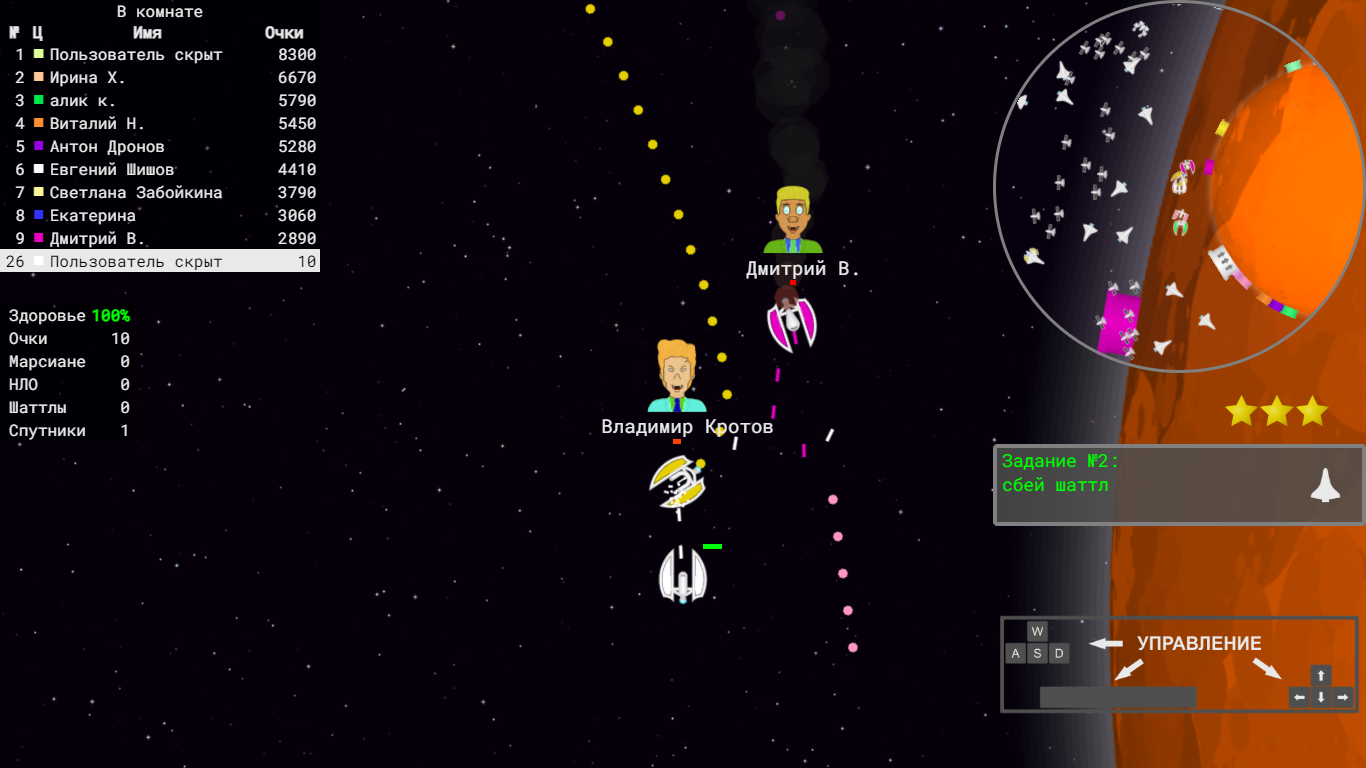The width and height of the screenshot is (1366, 768).
Task: Click the spacebar bar in controls panel
Action: pyautogui.click(x=1117, y=696)
